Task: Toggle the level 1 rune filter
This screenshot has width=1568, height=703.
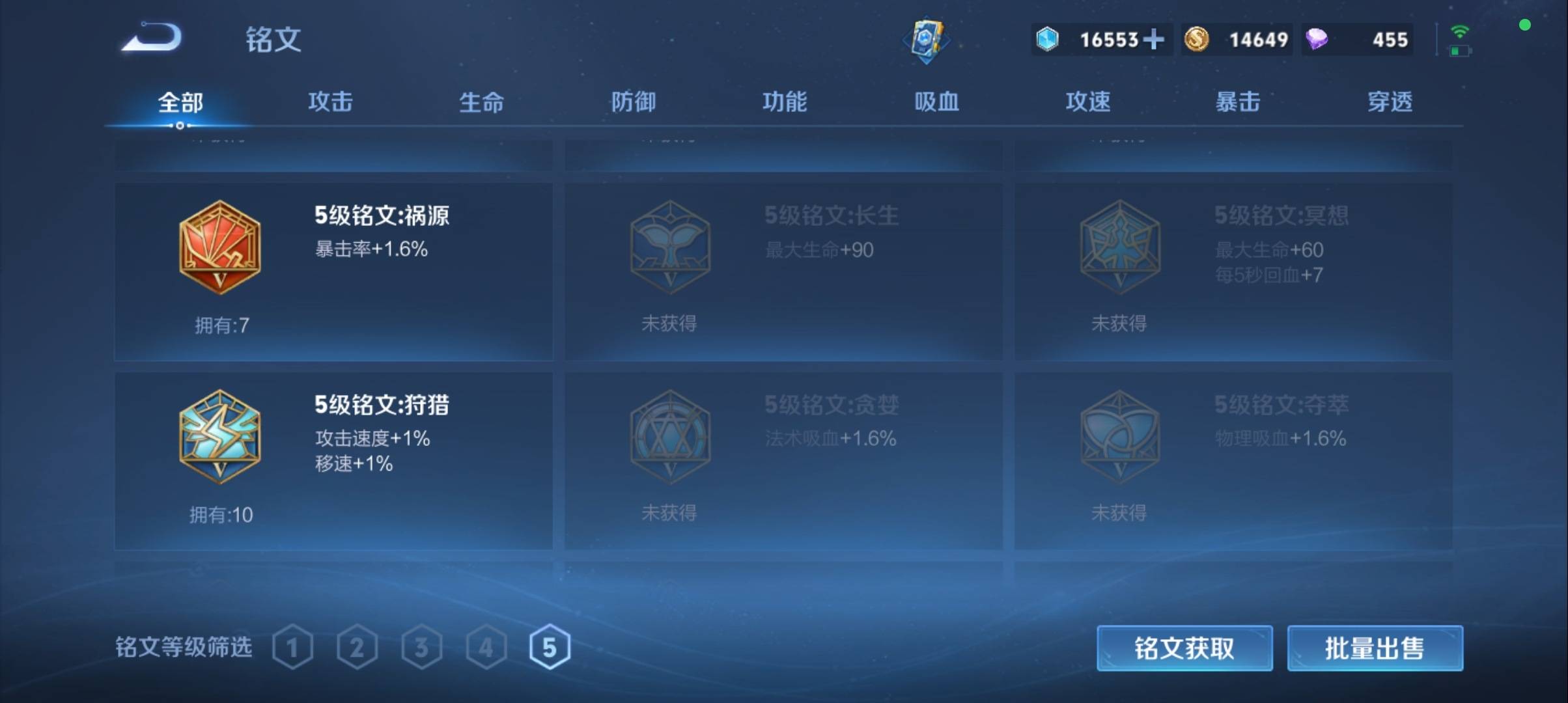Action: click(294, 646)
